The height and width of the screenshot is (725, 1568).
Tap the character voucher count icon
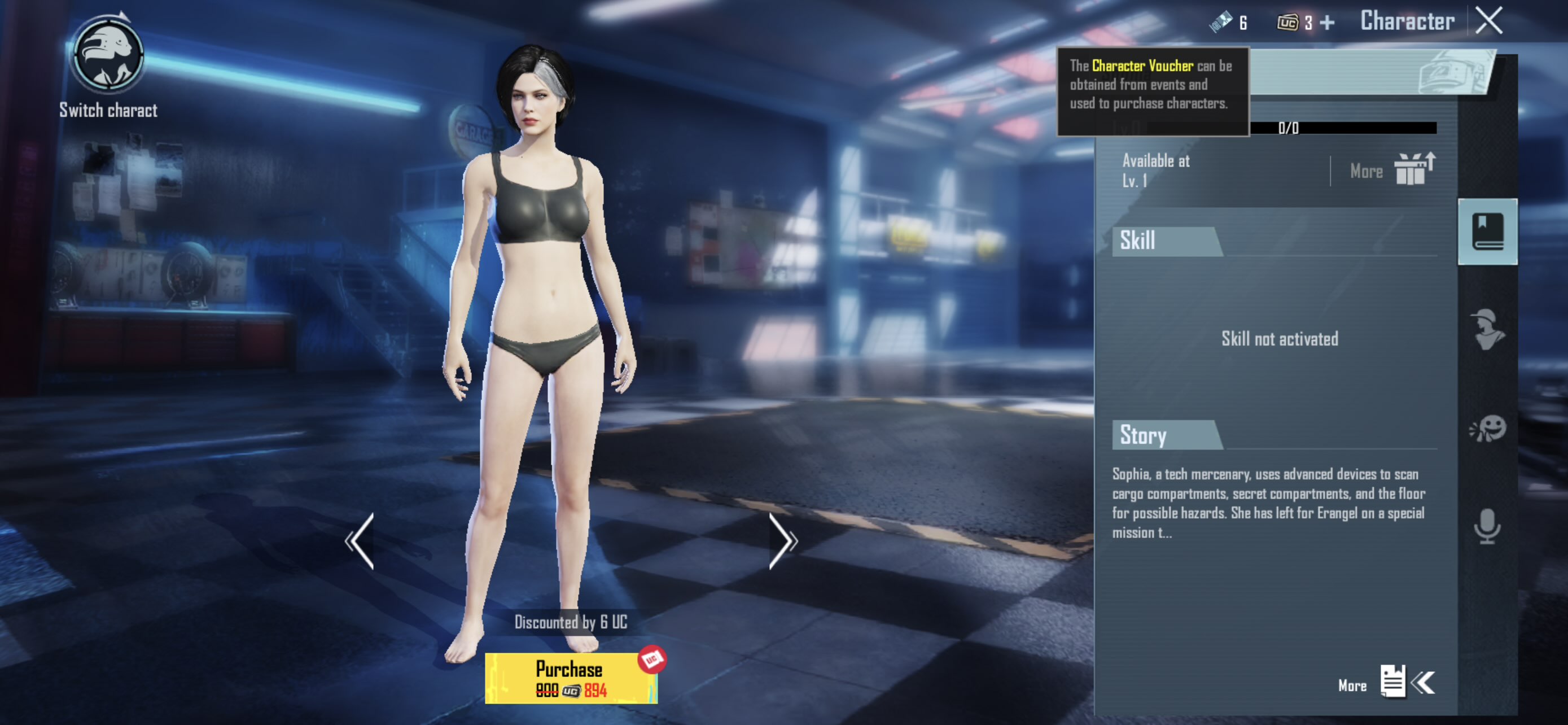click(x=1221, y=23)
